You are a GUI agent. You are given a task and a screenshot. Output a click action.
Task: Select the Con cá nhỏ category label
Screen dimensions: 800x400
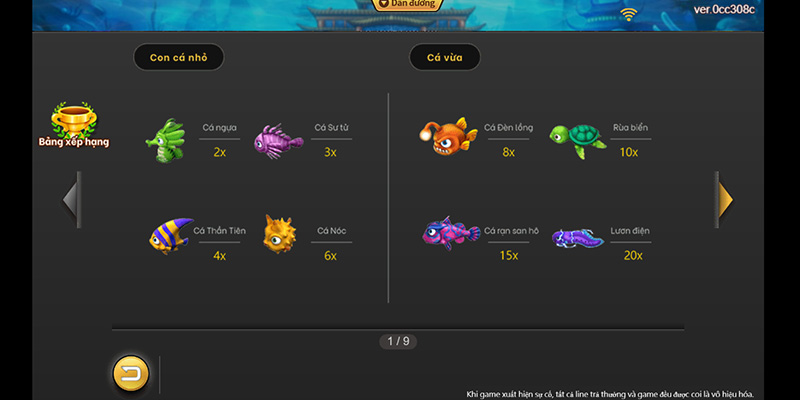click(179, 57)
